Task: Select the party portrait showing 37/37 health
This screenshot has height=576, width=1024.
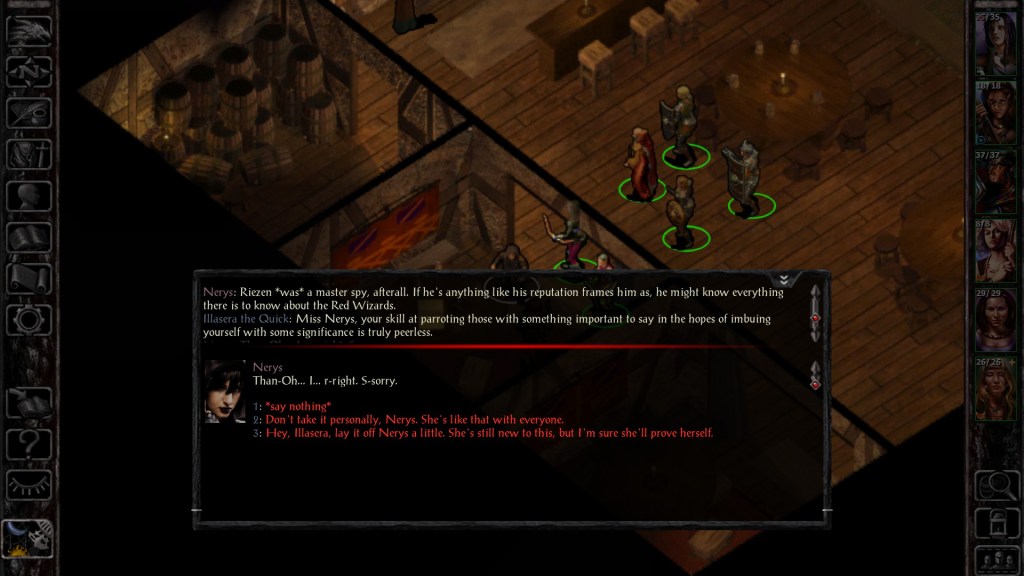Action: pyautogui.click(x=996, y=181)
